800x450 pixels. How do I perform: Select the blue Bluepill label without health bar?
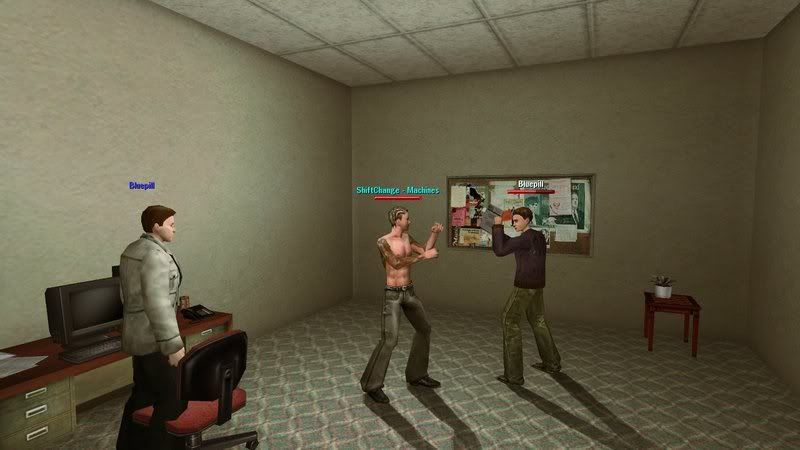pos(142,185)
